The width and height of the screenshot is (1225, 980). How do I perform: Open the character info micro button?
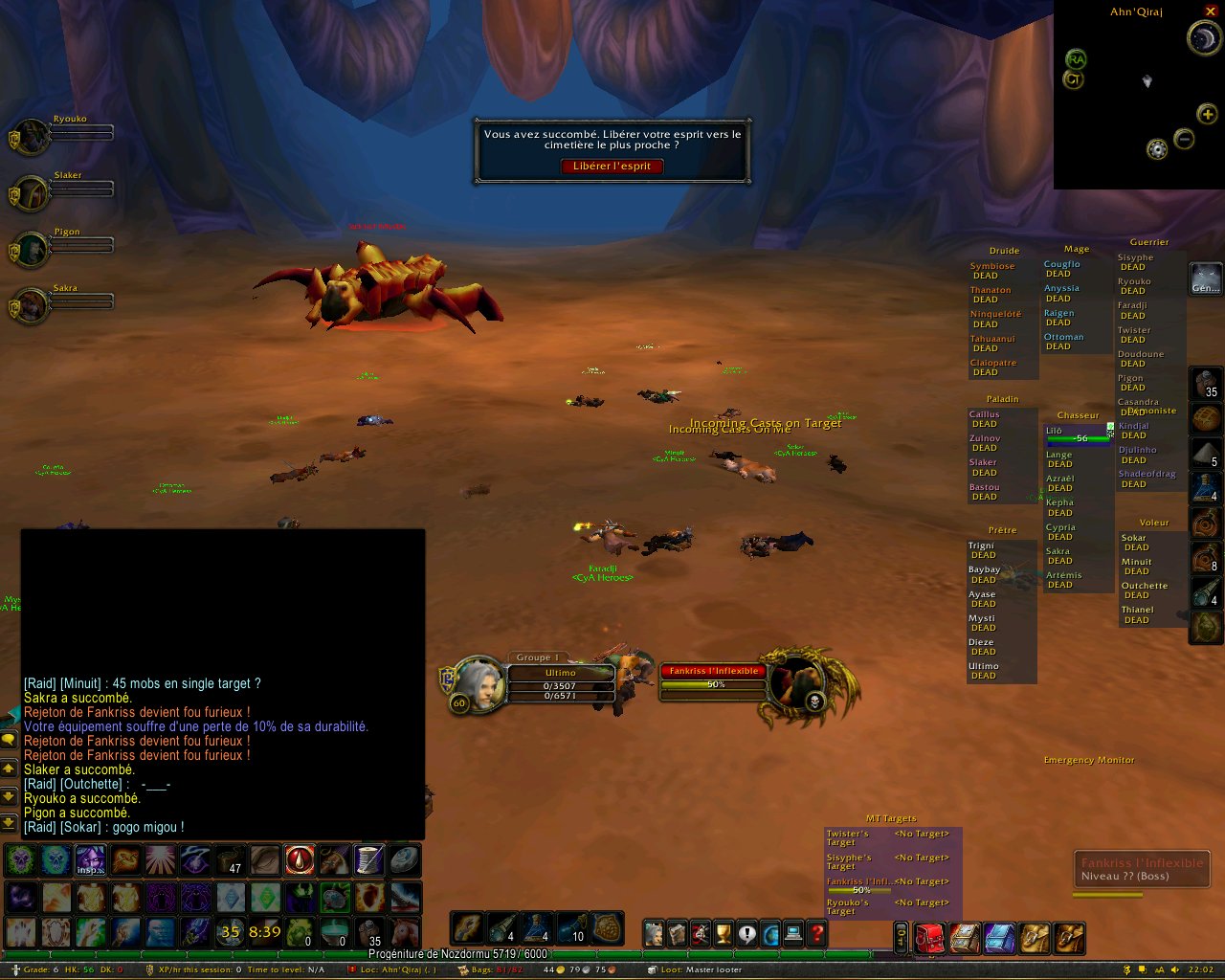[x=654, y=933]
